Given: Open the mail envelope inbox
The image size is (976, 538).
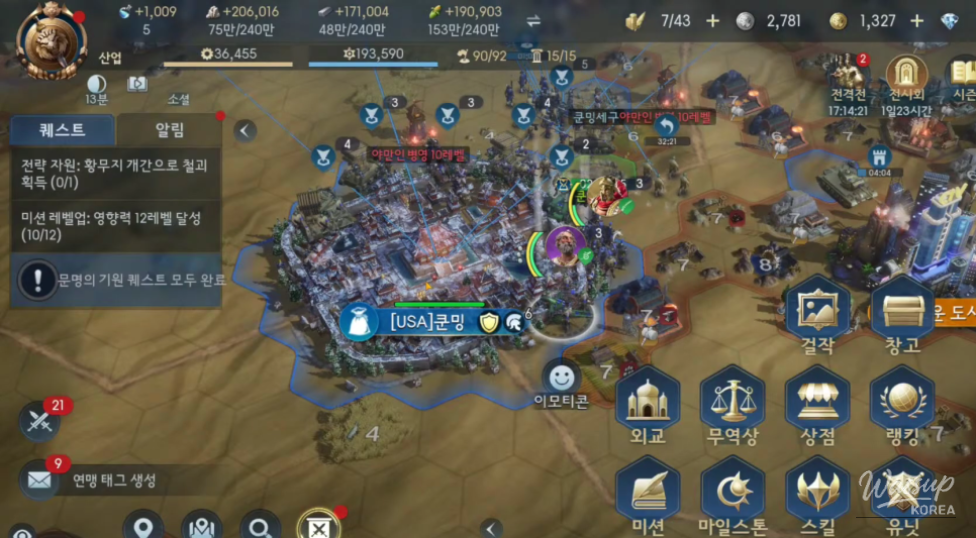Looking at the screenshot, I should [40, 480].
